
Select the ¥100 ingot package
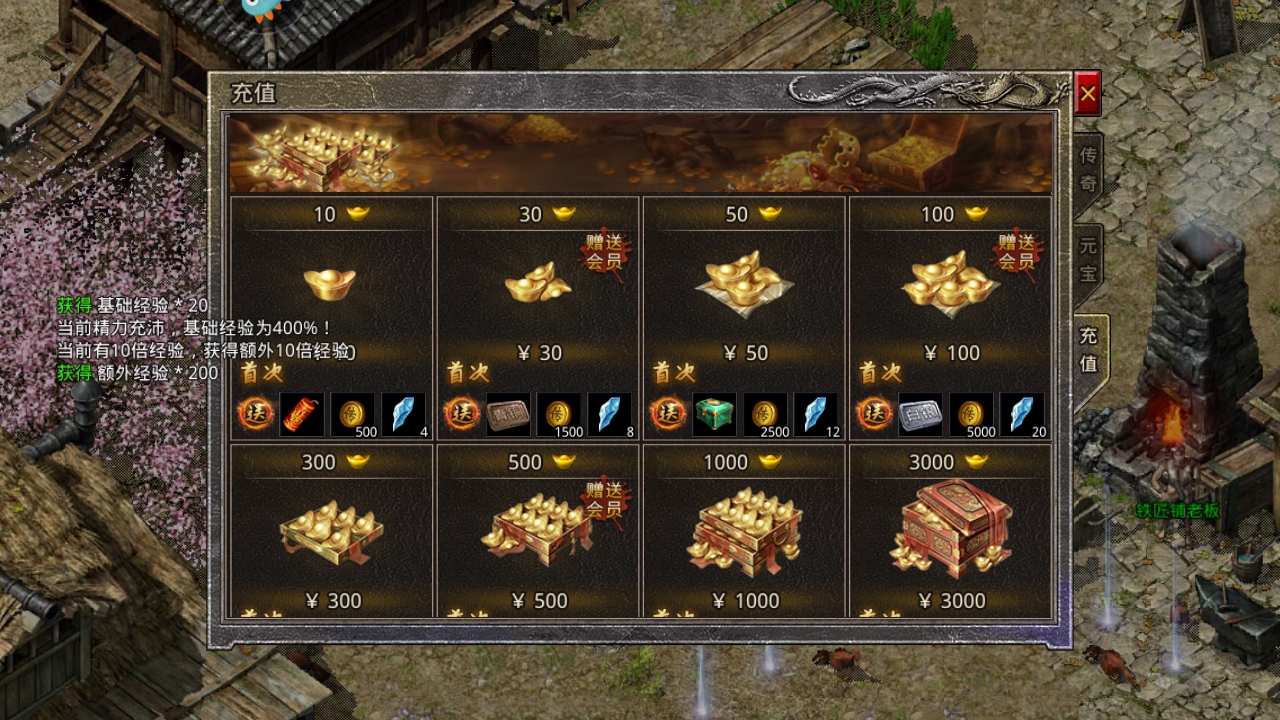950,285
